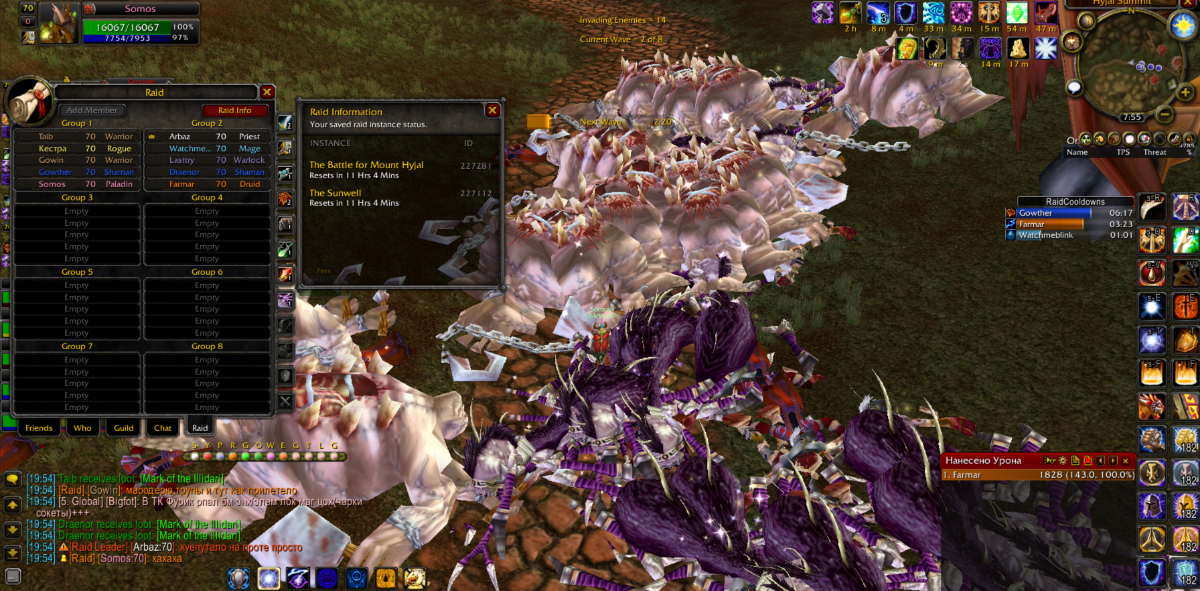Select raid member Arbaz the Priest
The height and width of the screenshot is (591, 1200).
point(206,136)
